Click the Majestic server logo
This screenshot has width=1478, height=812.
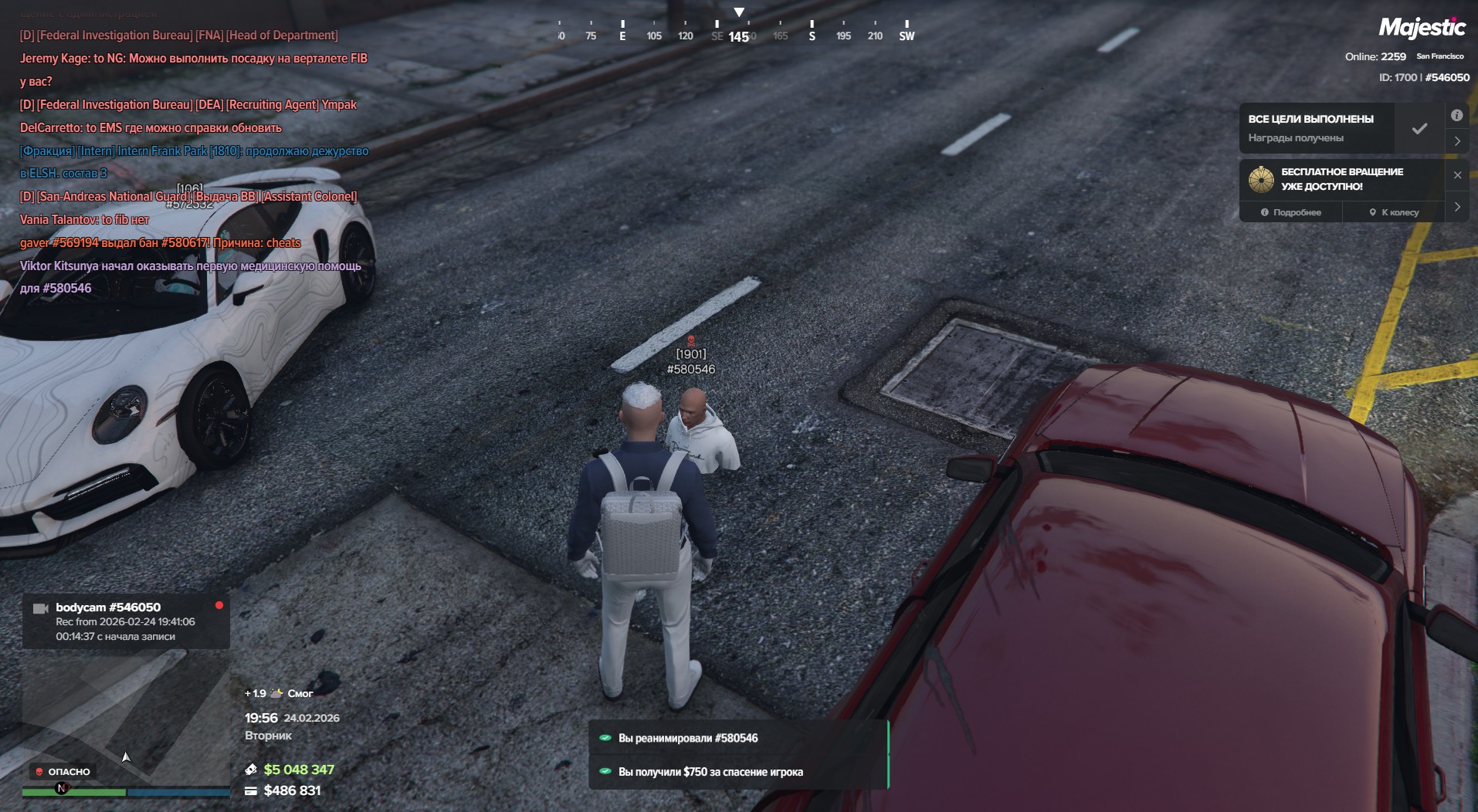[1422, 29]
